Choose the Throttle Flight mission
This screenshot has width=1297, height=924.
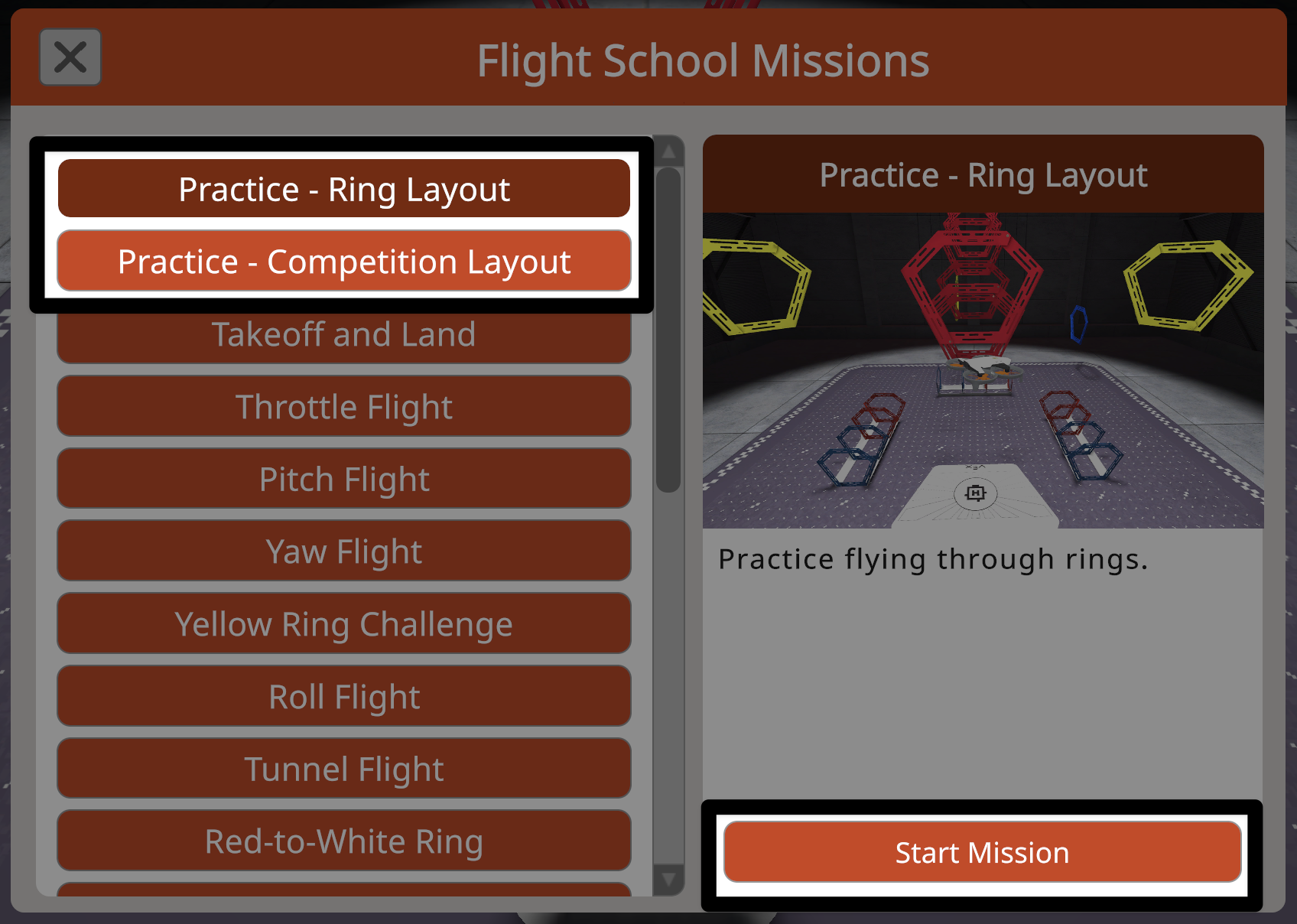(343, 406)
